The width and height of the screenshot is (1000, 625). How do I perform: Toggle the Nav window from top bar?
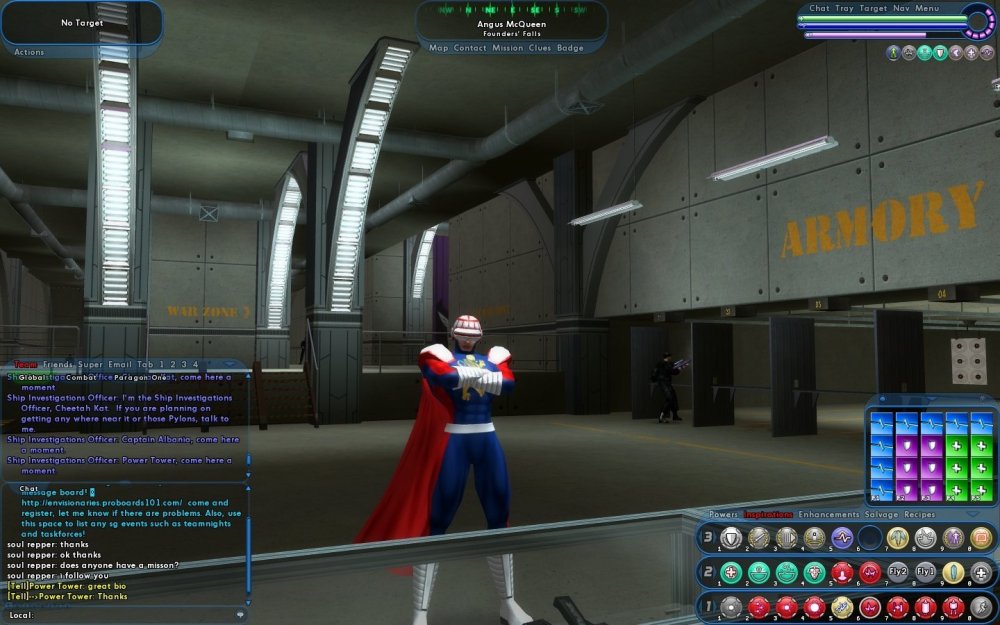(901, 9)
